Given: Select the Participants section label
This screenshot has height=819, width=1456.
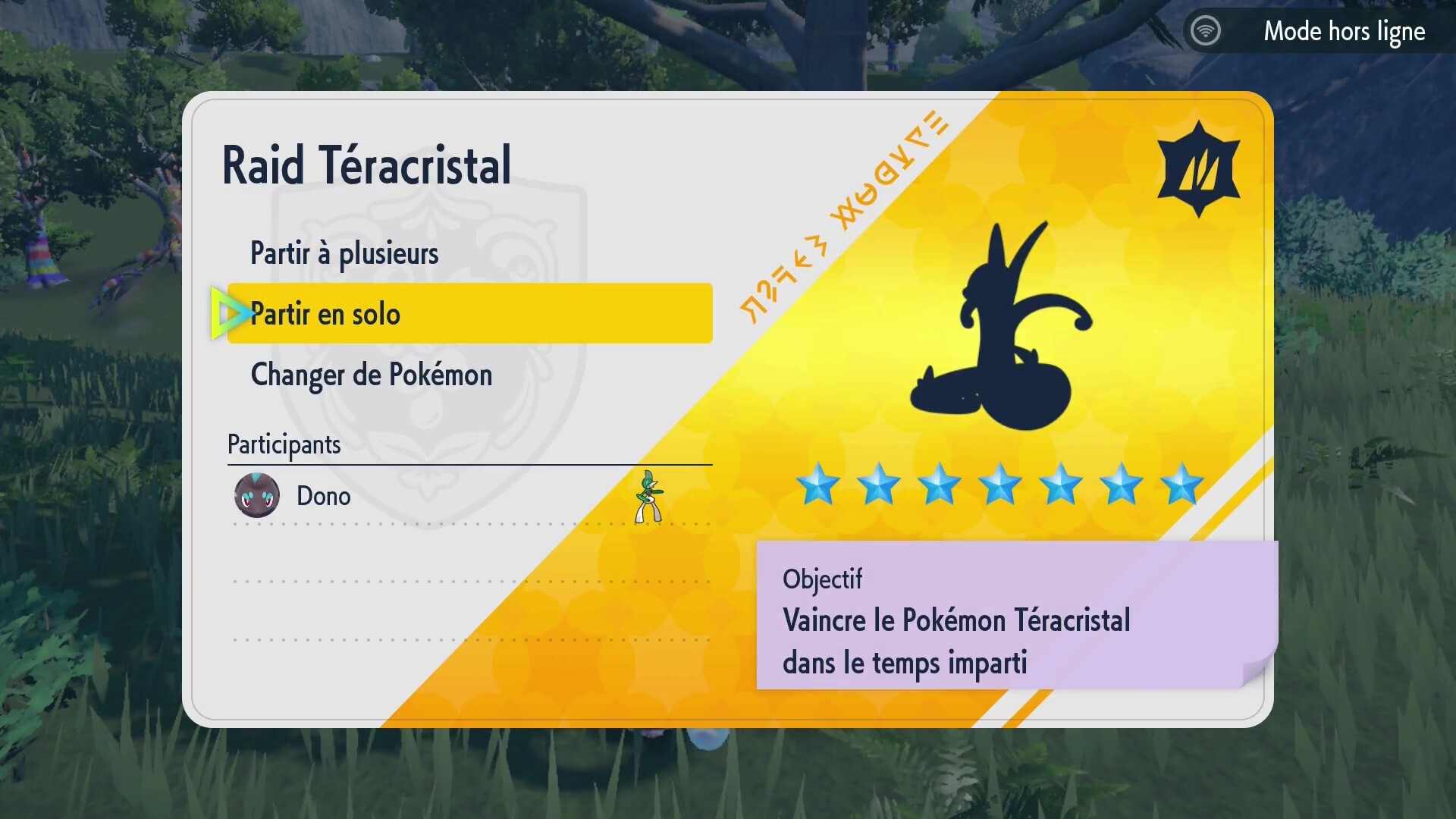Looking at the screenshot, I should point(284,444).
